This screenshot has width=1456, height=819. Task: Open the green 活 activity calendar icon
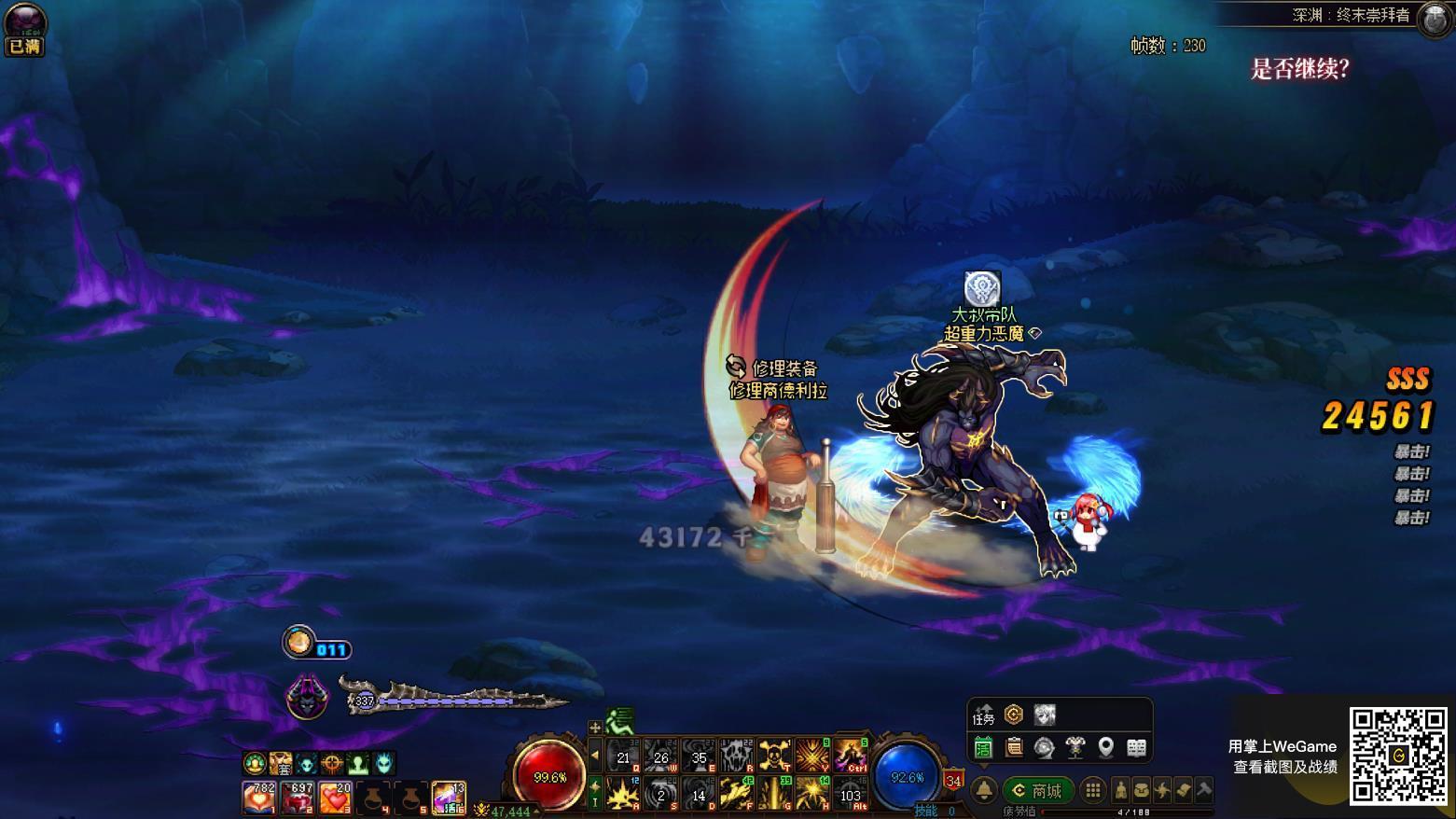coord(983,747)
